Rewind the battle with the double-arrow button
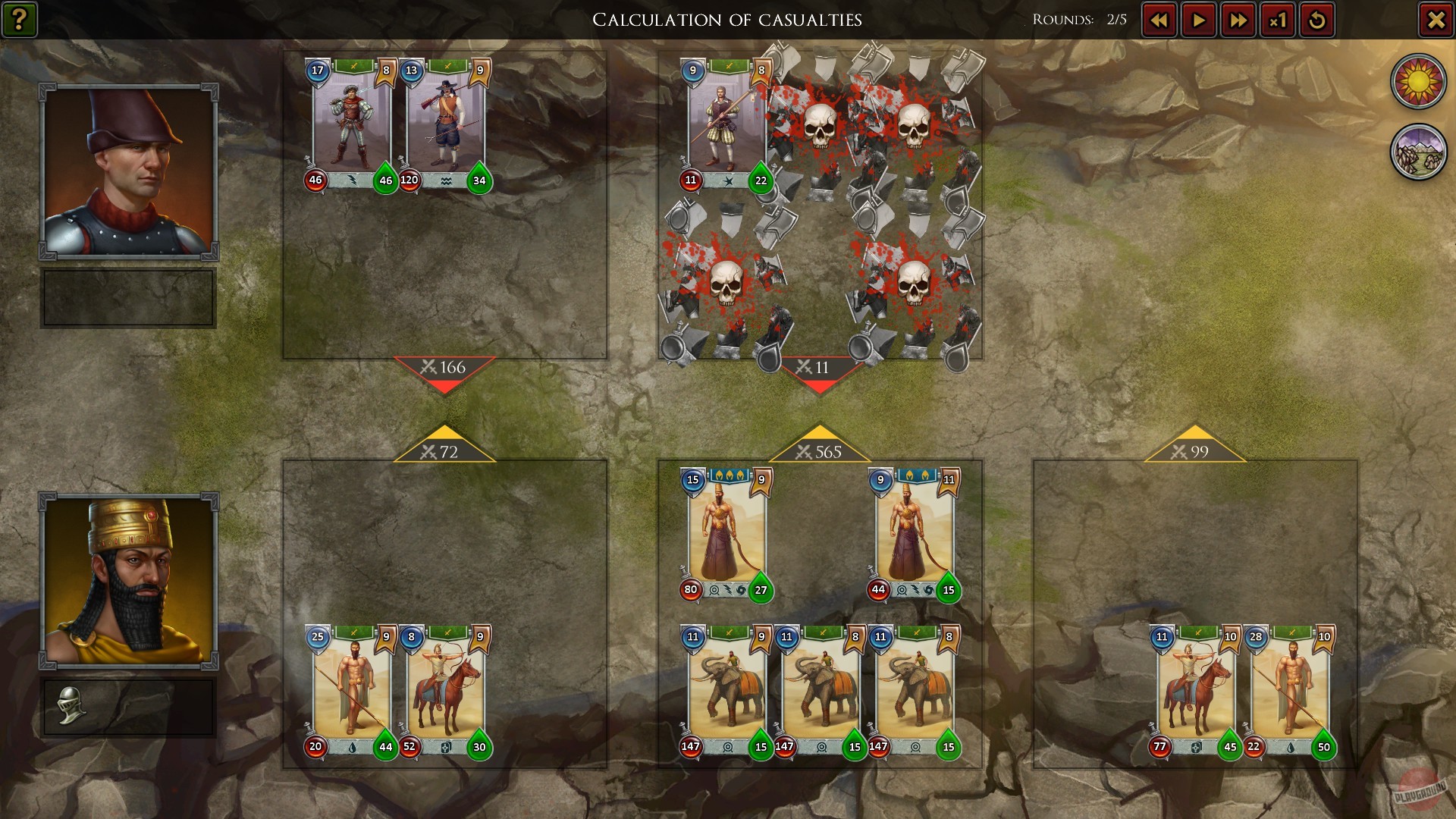Viewport: 1456px width, 819px height. 1158,20
